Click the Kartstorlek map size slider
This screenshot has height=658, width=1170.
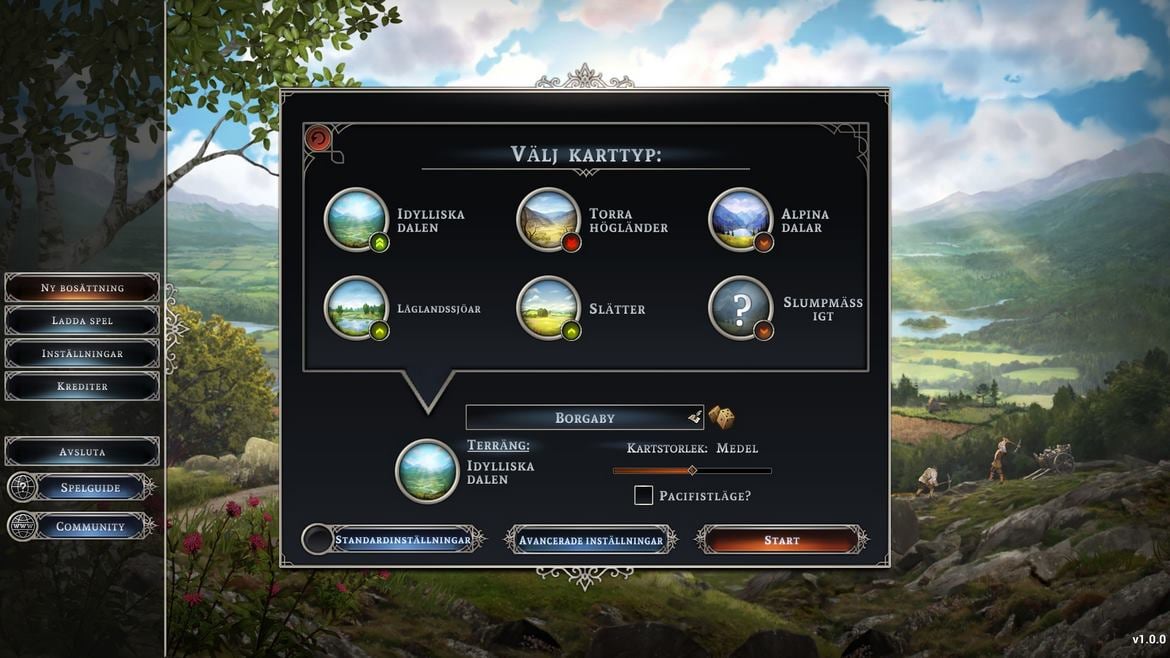pyautogui.click(x=692, y=470)
